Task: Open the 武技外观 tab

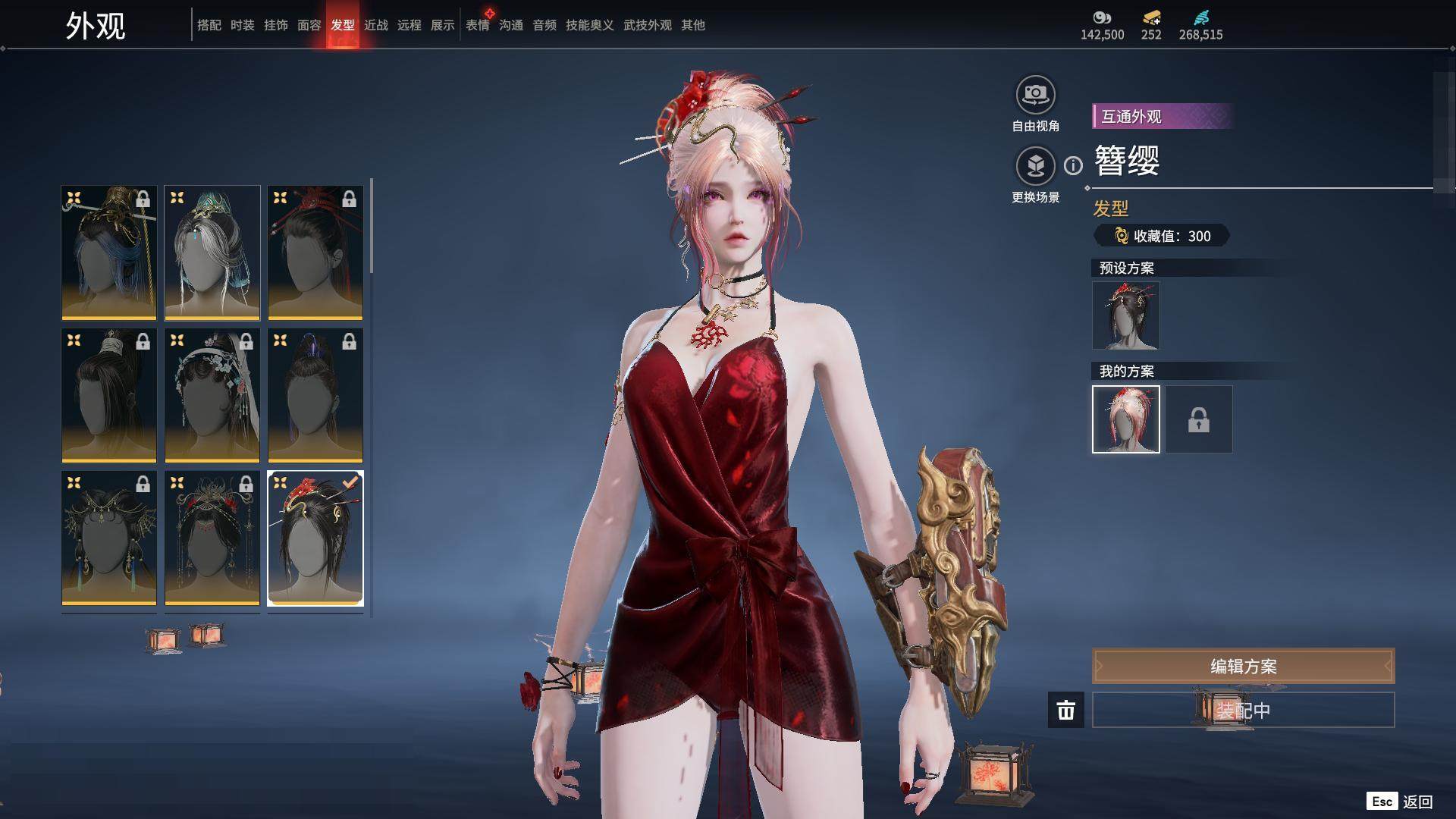Action: point(647,25)
